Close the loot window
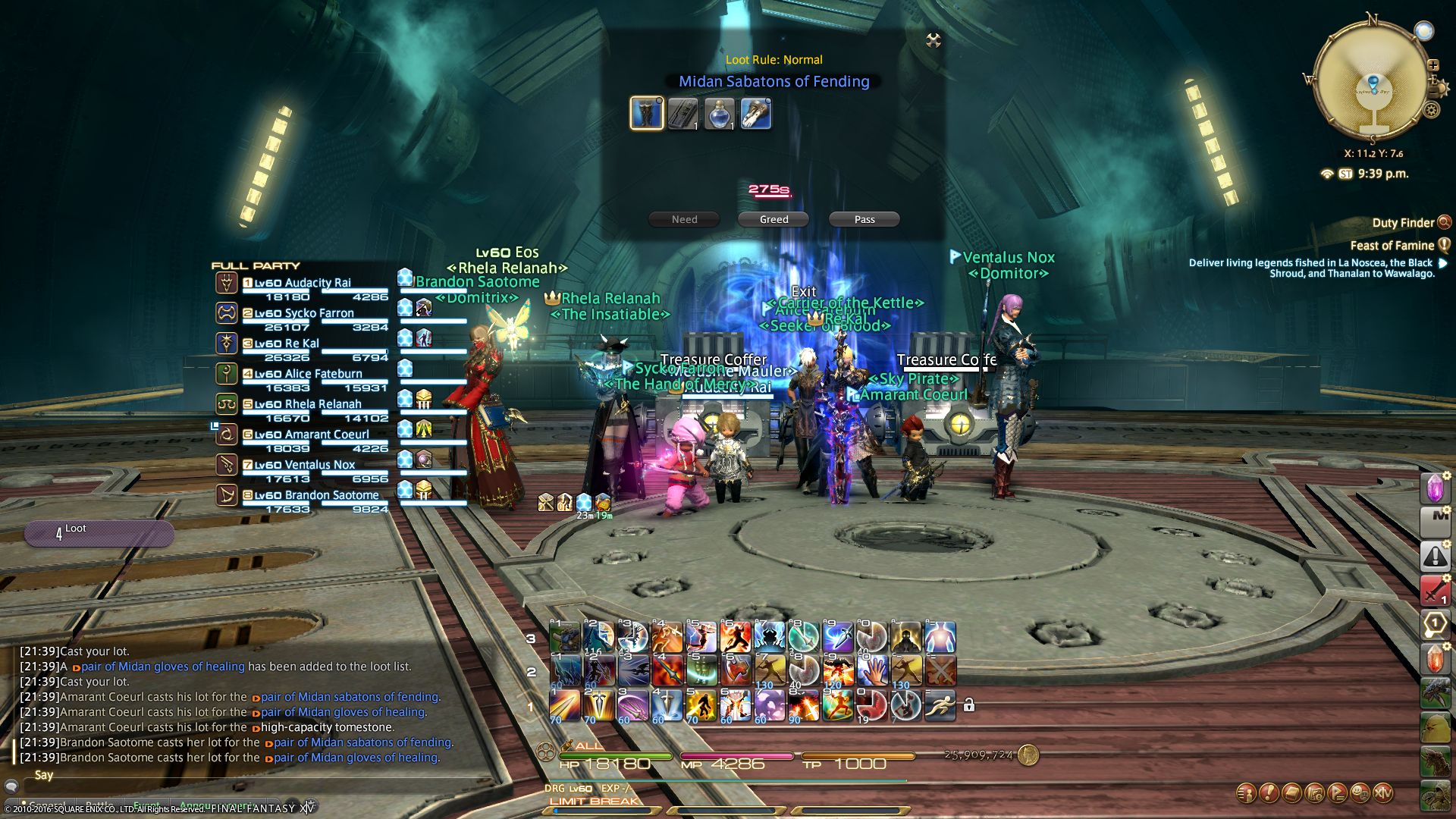 934,40
